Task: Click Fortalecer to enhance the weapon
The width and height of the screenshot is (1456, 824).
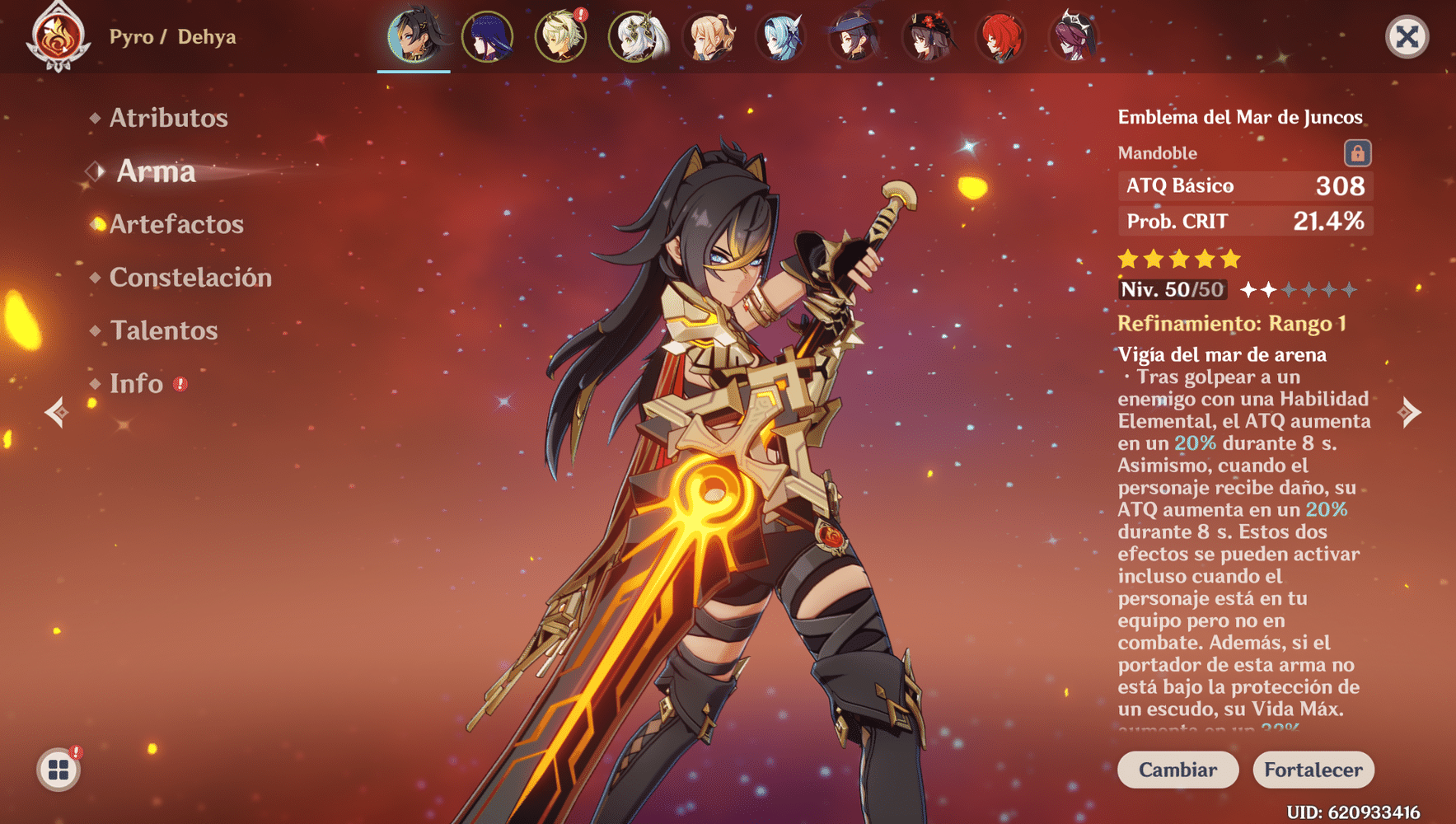Action: click(1313, 770)
